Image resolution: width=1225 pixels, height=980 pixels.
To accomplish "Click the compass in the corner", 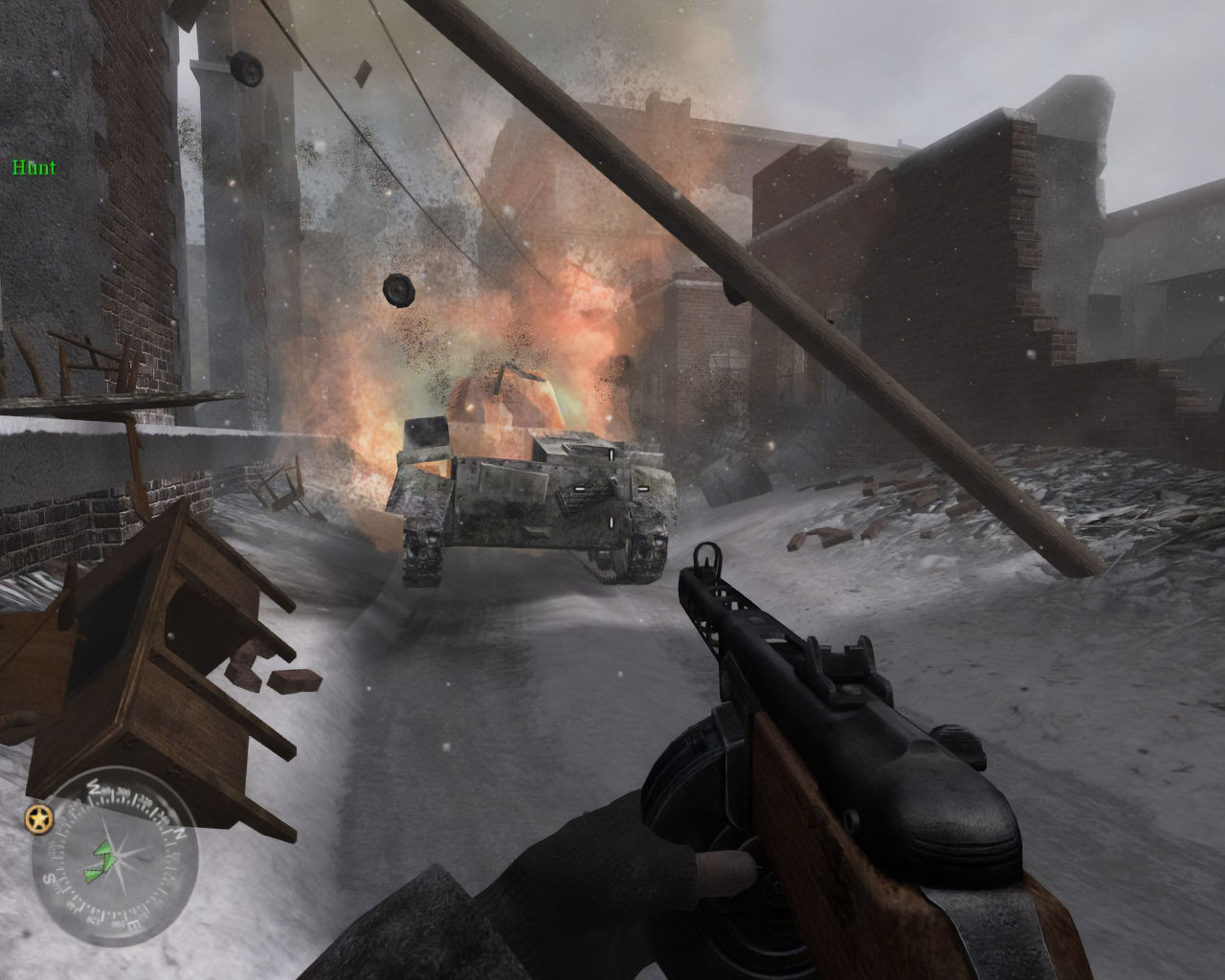I will coord(114,848).
